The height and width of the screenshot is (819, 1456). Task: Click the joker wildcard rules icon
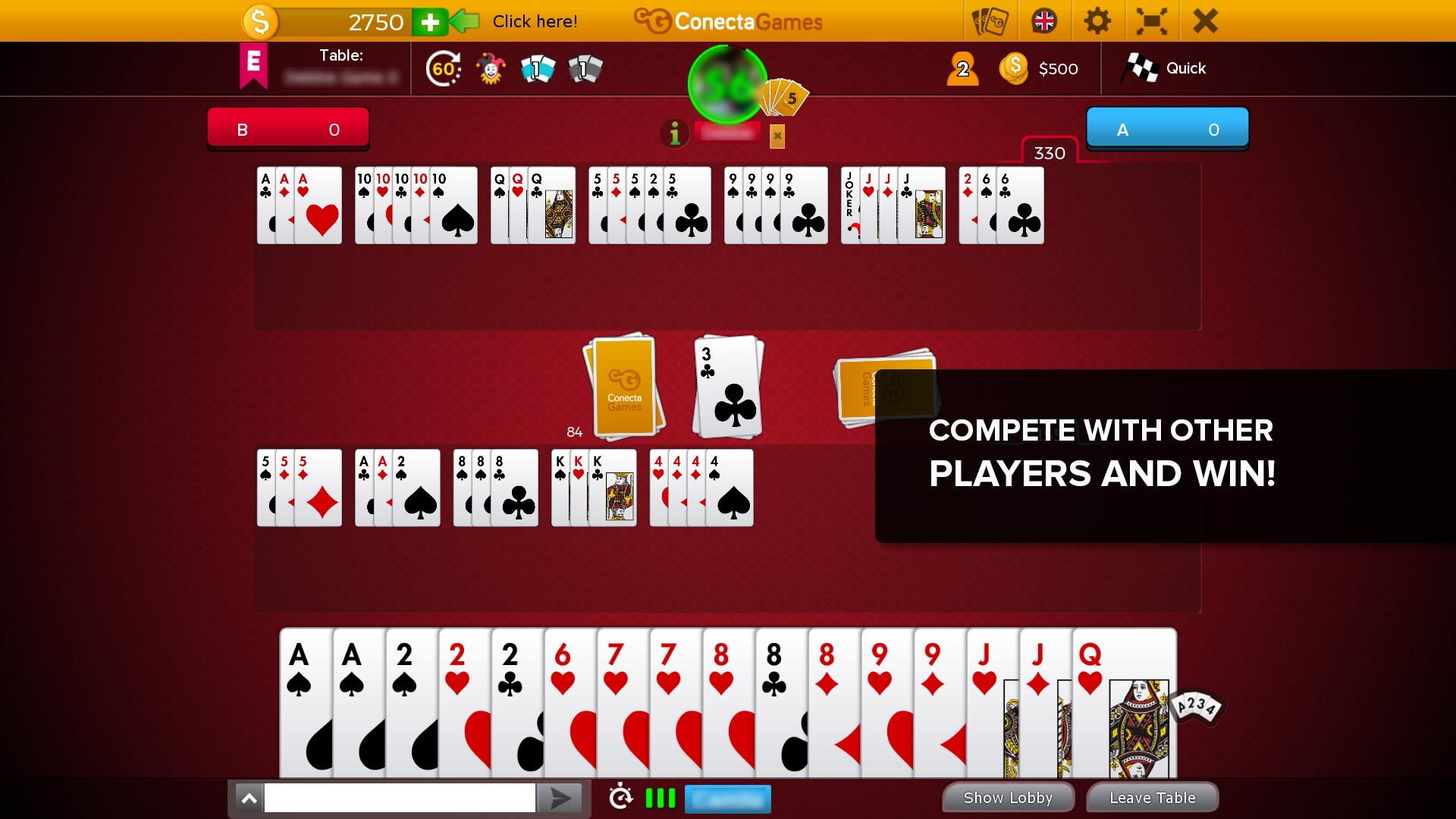pos(491,68)
